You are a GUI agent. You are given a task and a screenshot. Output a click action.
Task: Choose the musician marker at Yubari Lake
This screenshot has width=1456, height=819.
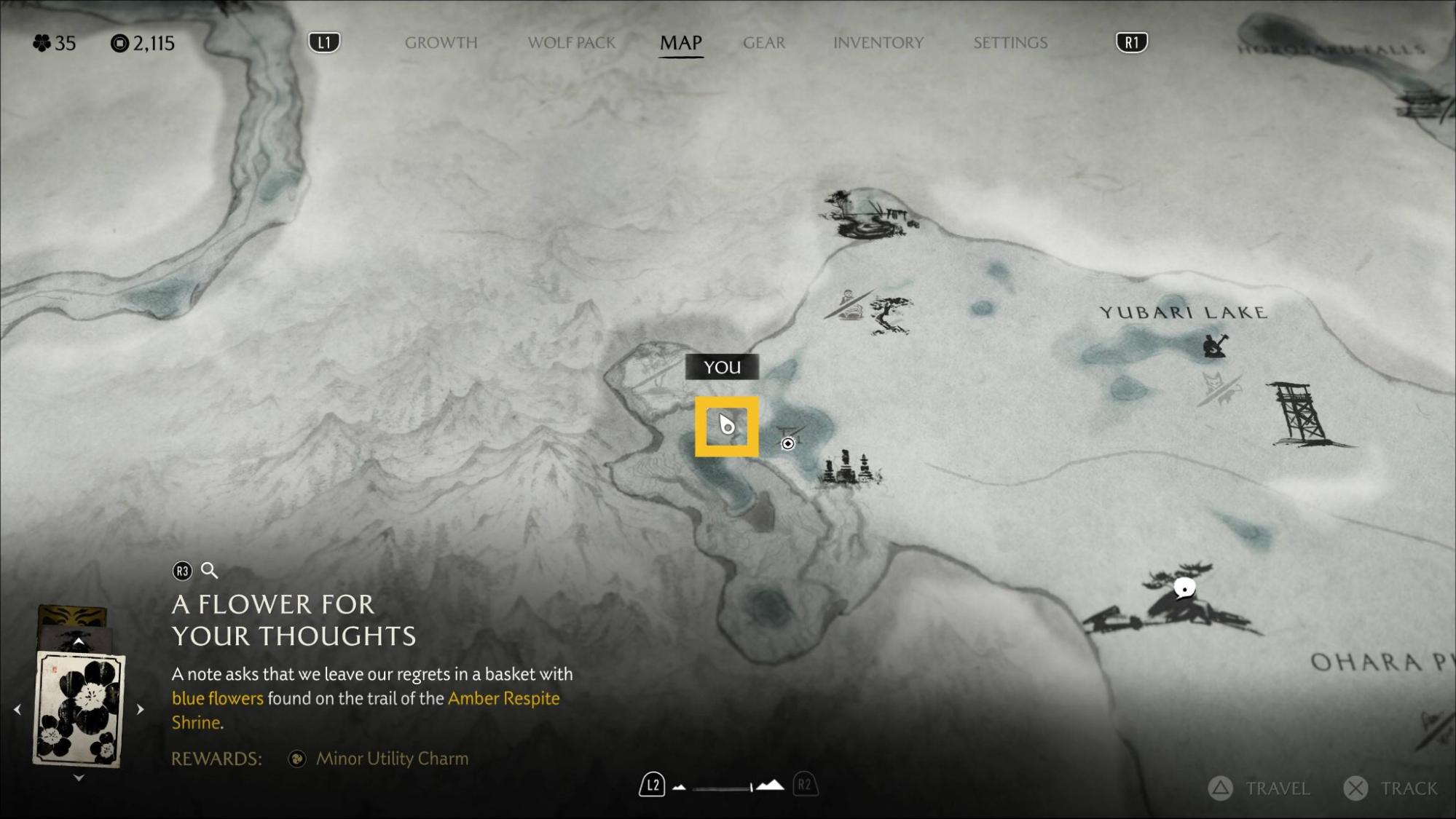(x=1214, y=345)
